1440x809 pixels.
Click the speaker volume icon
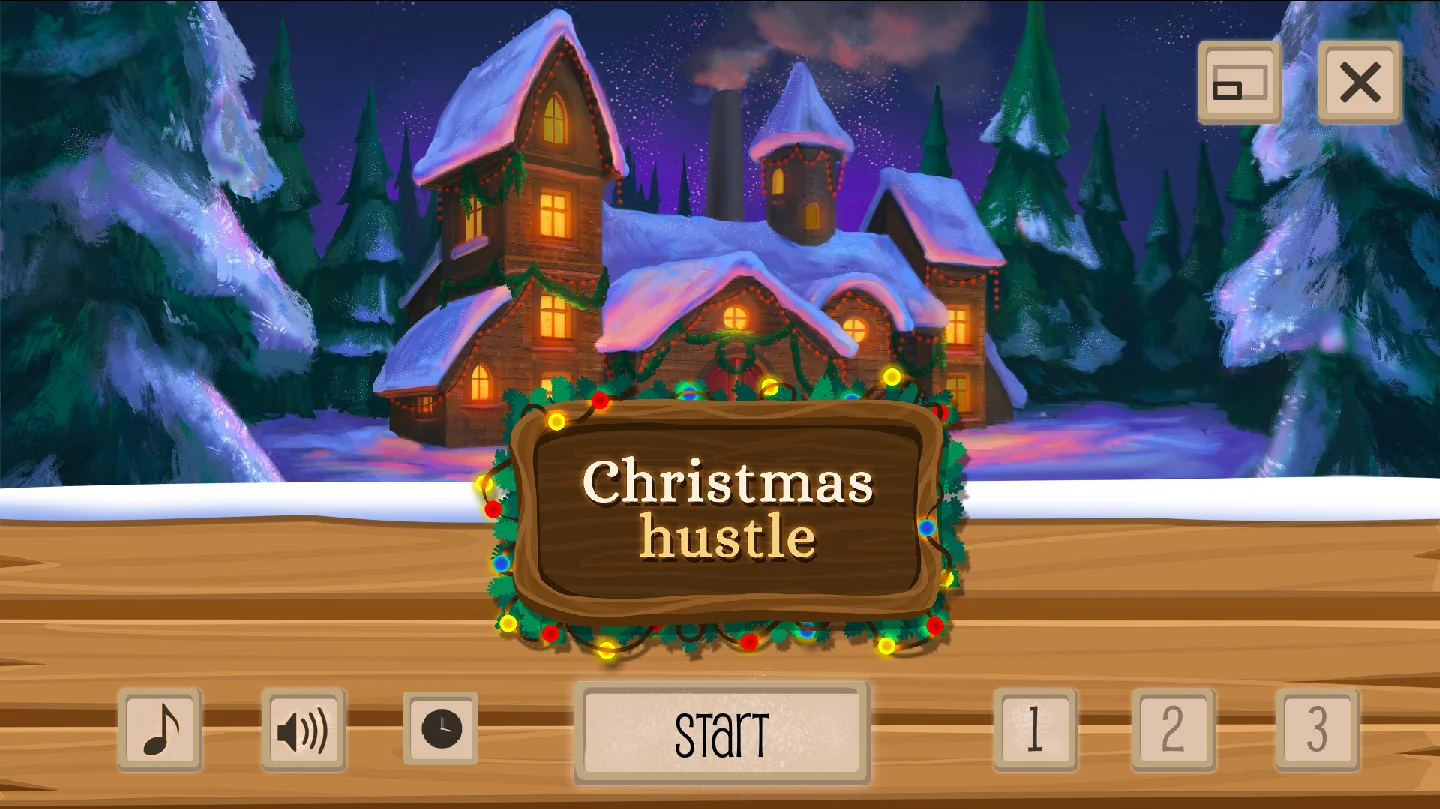tap(302, 731)
